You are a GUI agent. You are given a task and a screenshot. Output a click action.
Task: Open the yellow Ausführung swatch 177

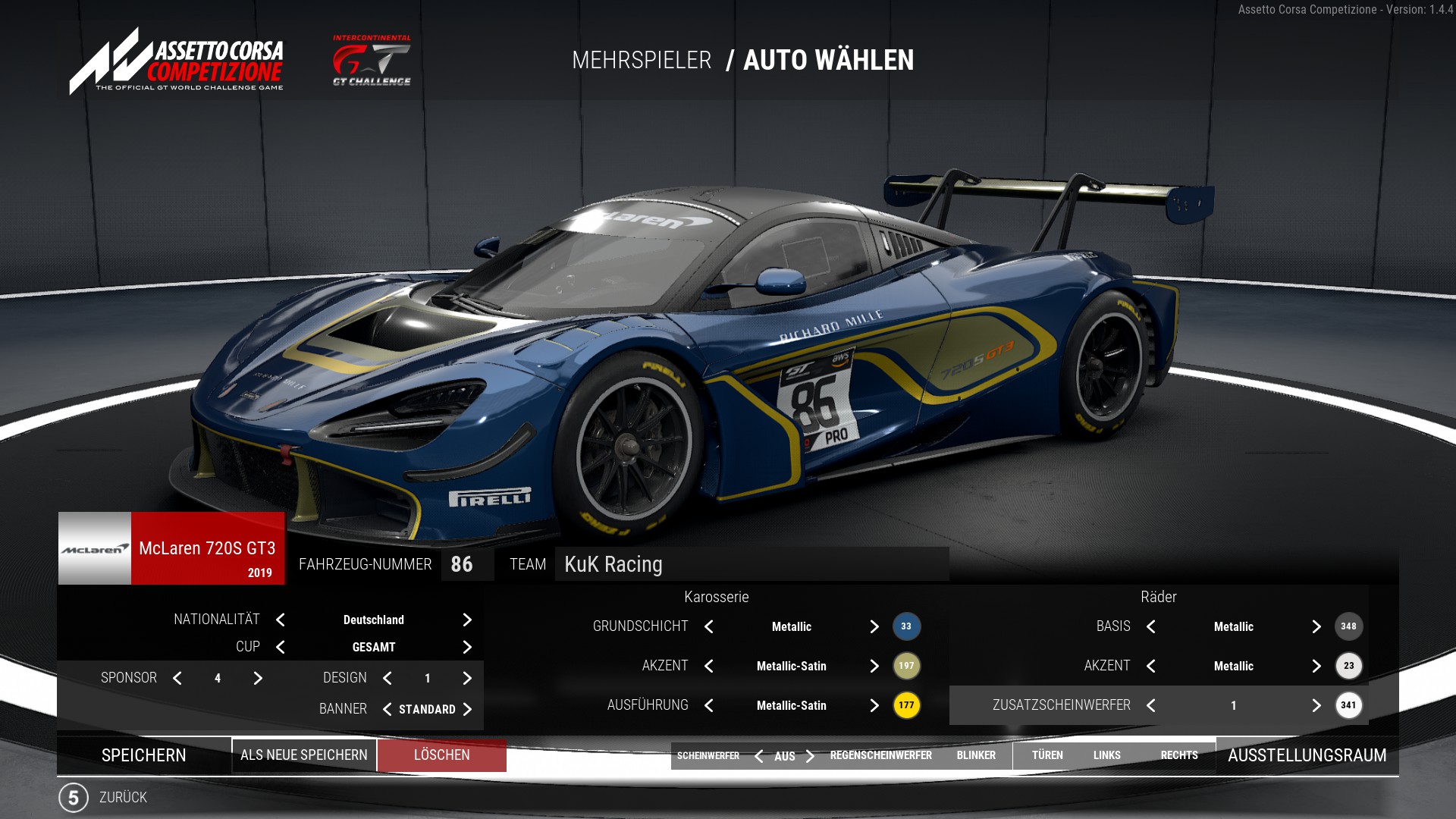[x=906, y=705]
